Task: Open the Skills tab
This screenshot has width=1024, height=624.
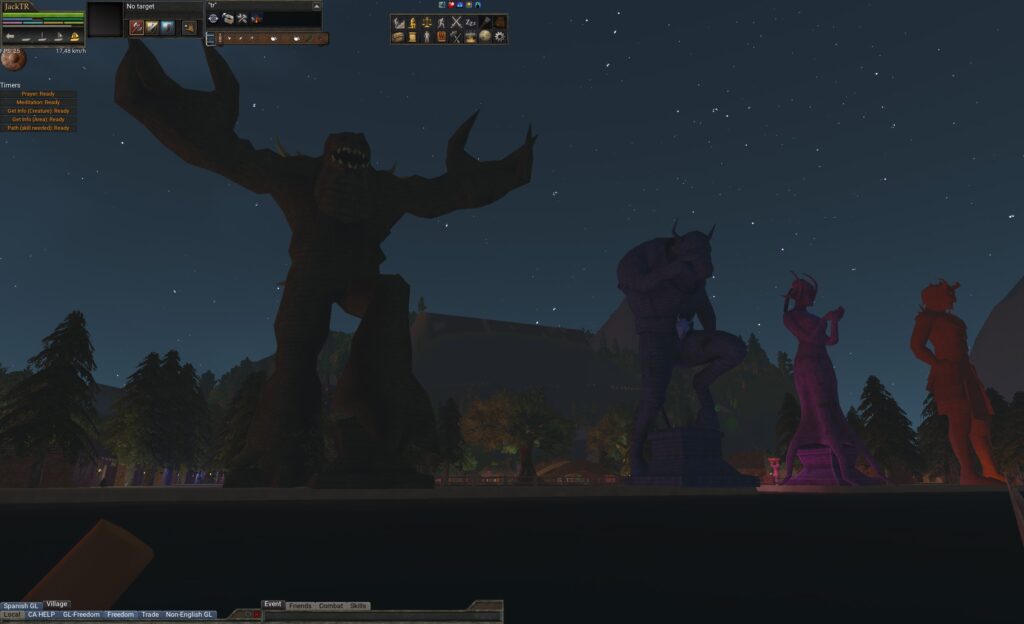Action: pos(358,606)
